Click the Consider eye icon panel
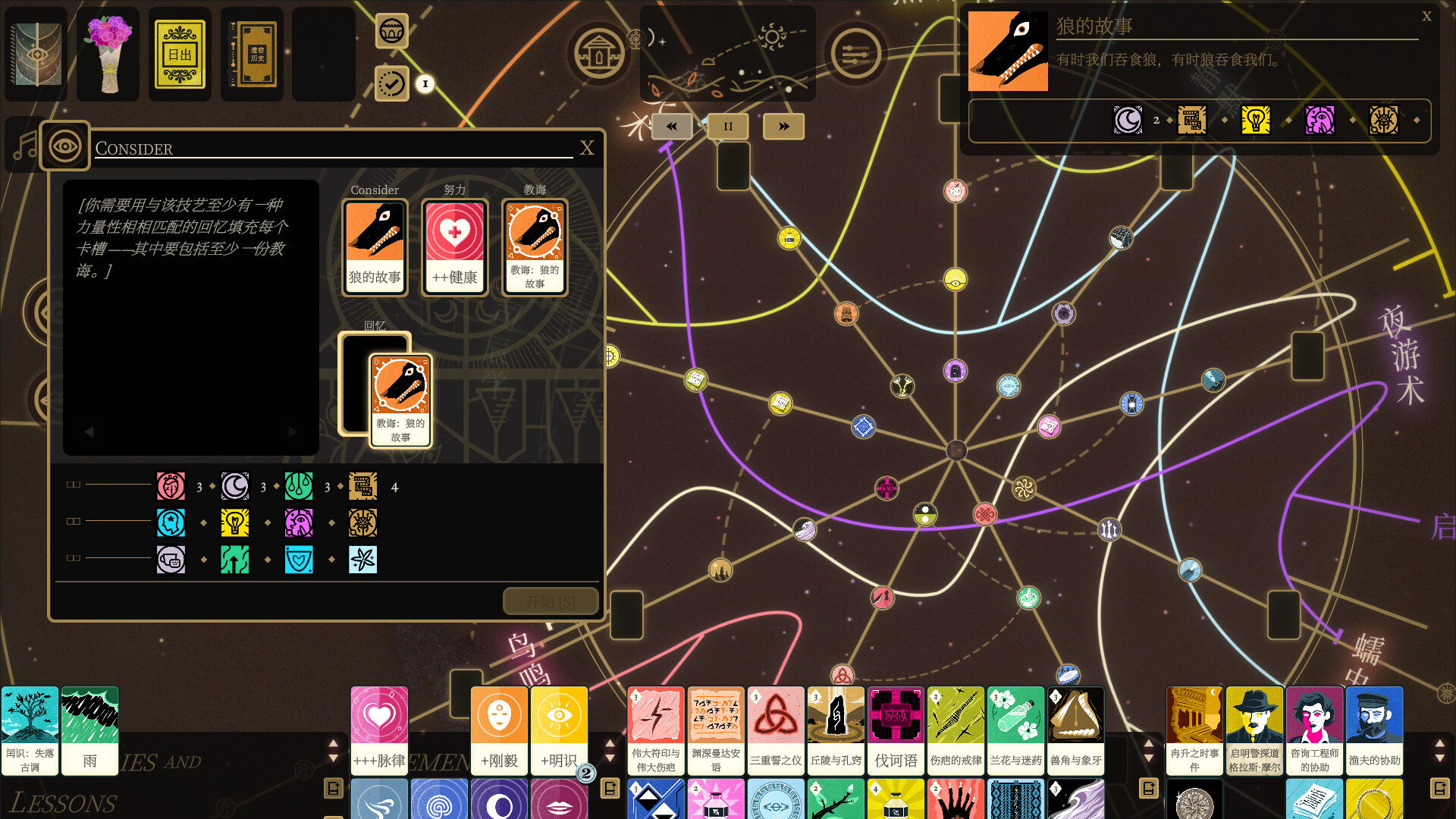This screenshot has width=1456, height=819. pos(64,145)
